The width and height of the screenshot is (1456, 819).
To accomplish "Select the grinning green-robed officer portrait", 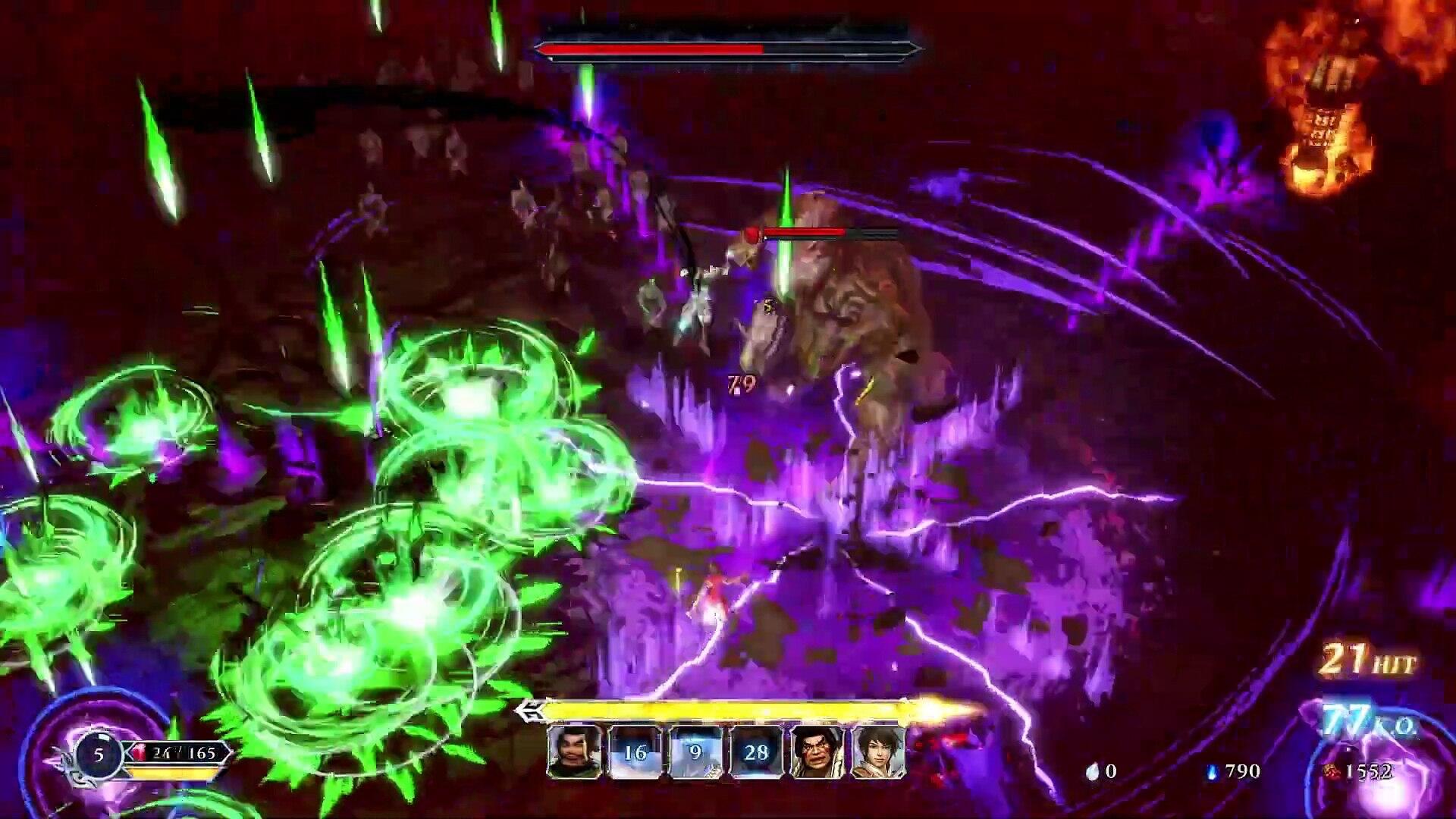I will point(574,752).
